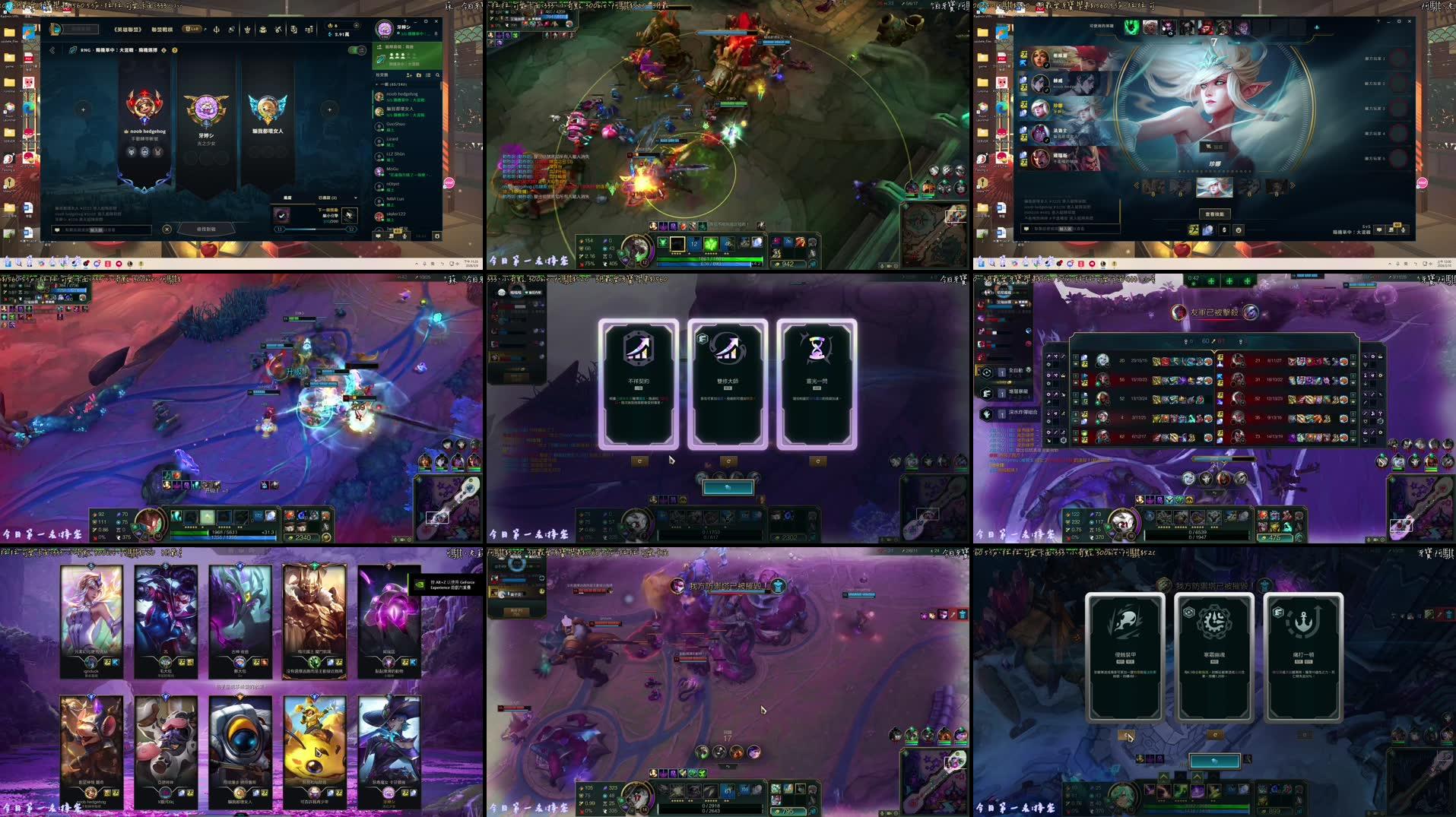Viewport: 1456px width, 817px height.
Task: Click the right arrow on the Janna skin carousel
Action: pos(1293,185)
